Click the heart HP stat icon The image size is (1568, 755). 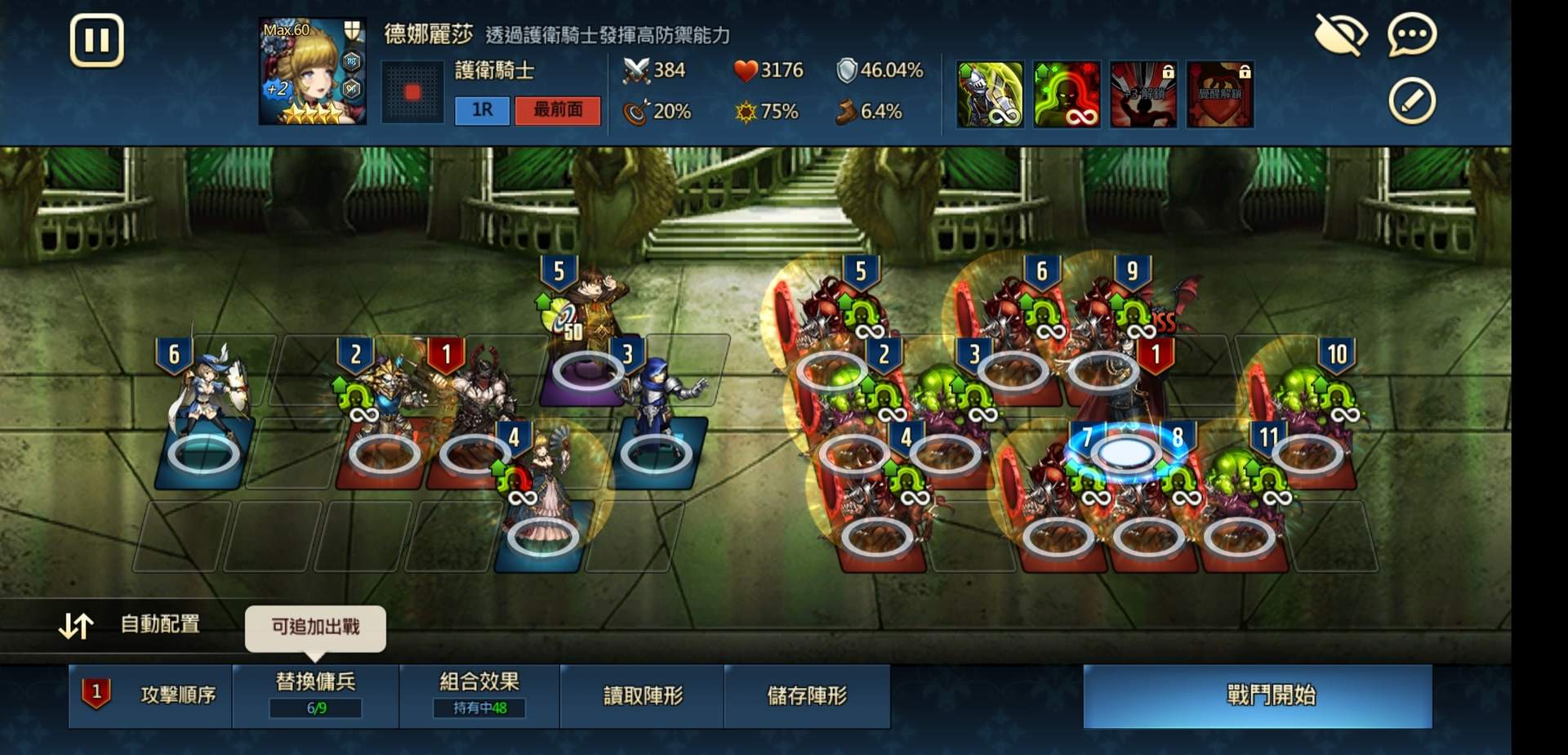click(x=744, y=70)
